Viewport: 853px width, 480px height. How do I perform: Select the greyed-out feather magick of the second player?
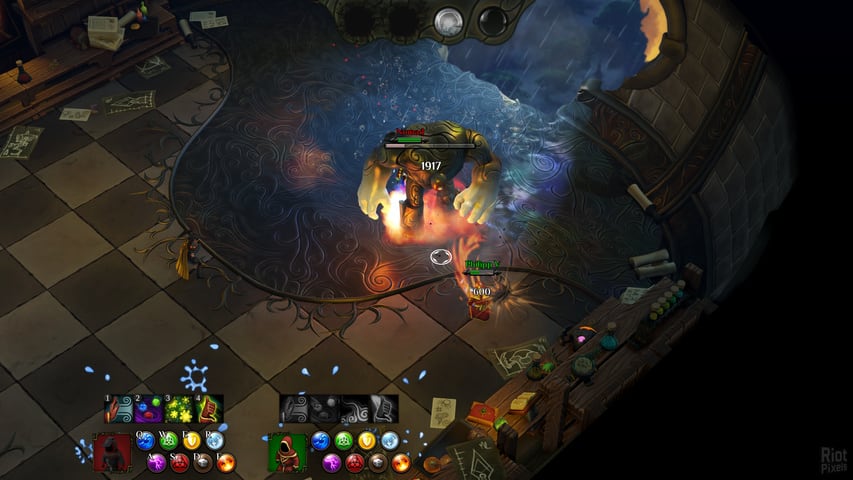point(295,408)
